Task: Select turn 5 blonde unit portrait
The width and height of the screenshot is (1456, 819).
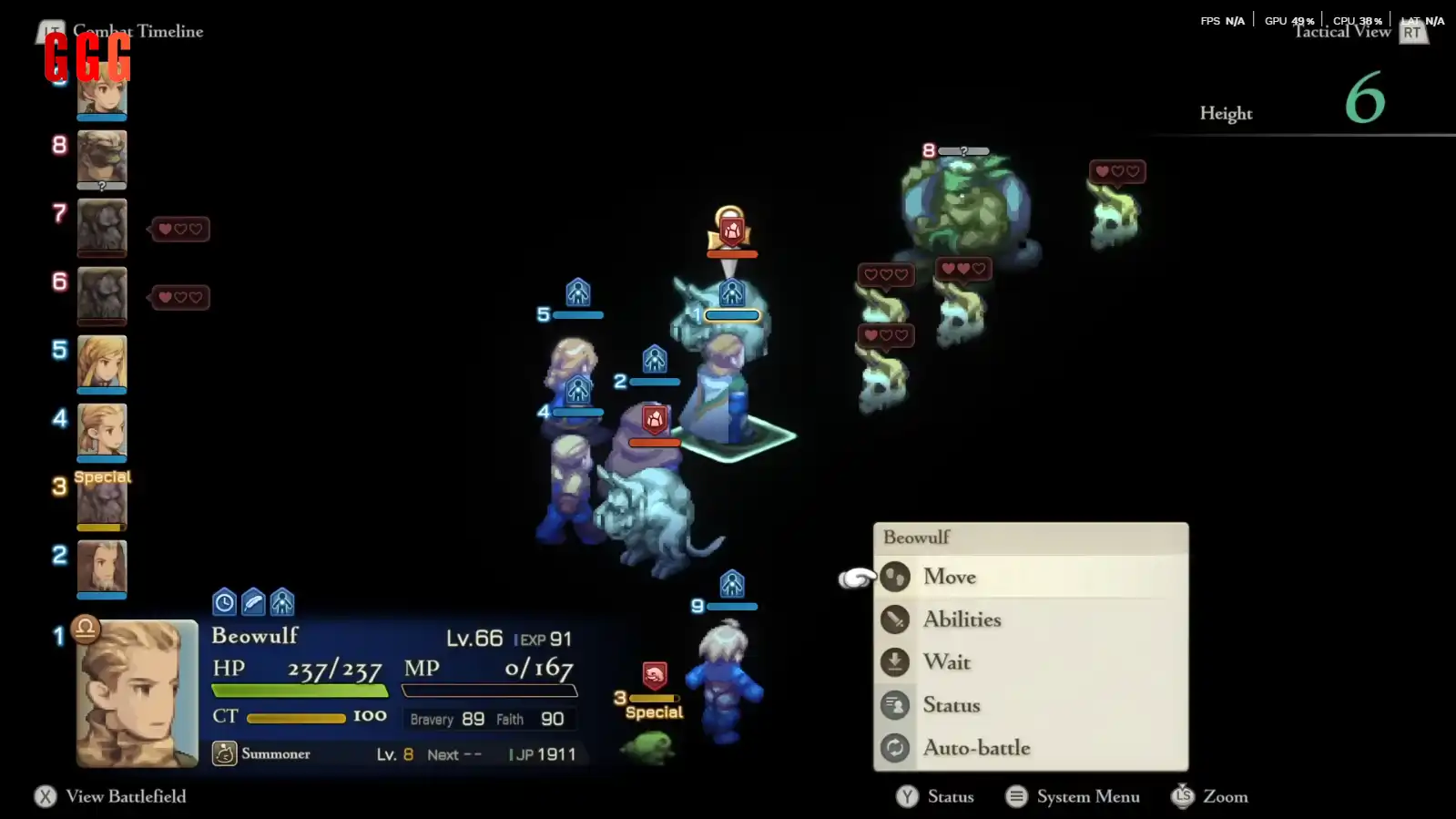Action: 102,363
